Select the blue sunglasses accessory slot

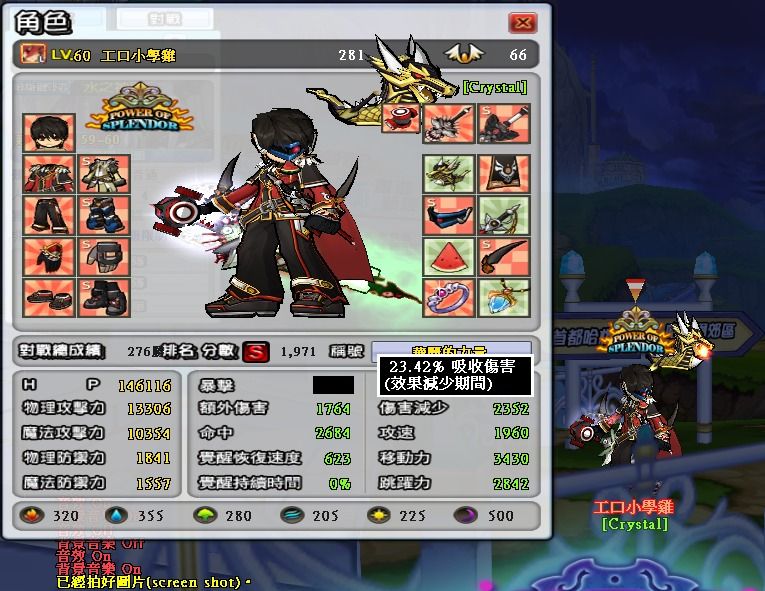448,215
